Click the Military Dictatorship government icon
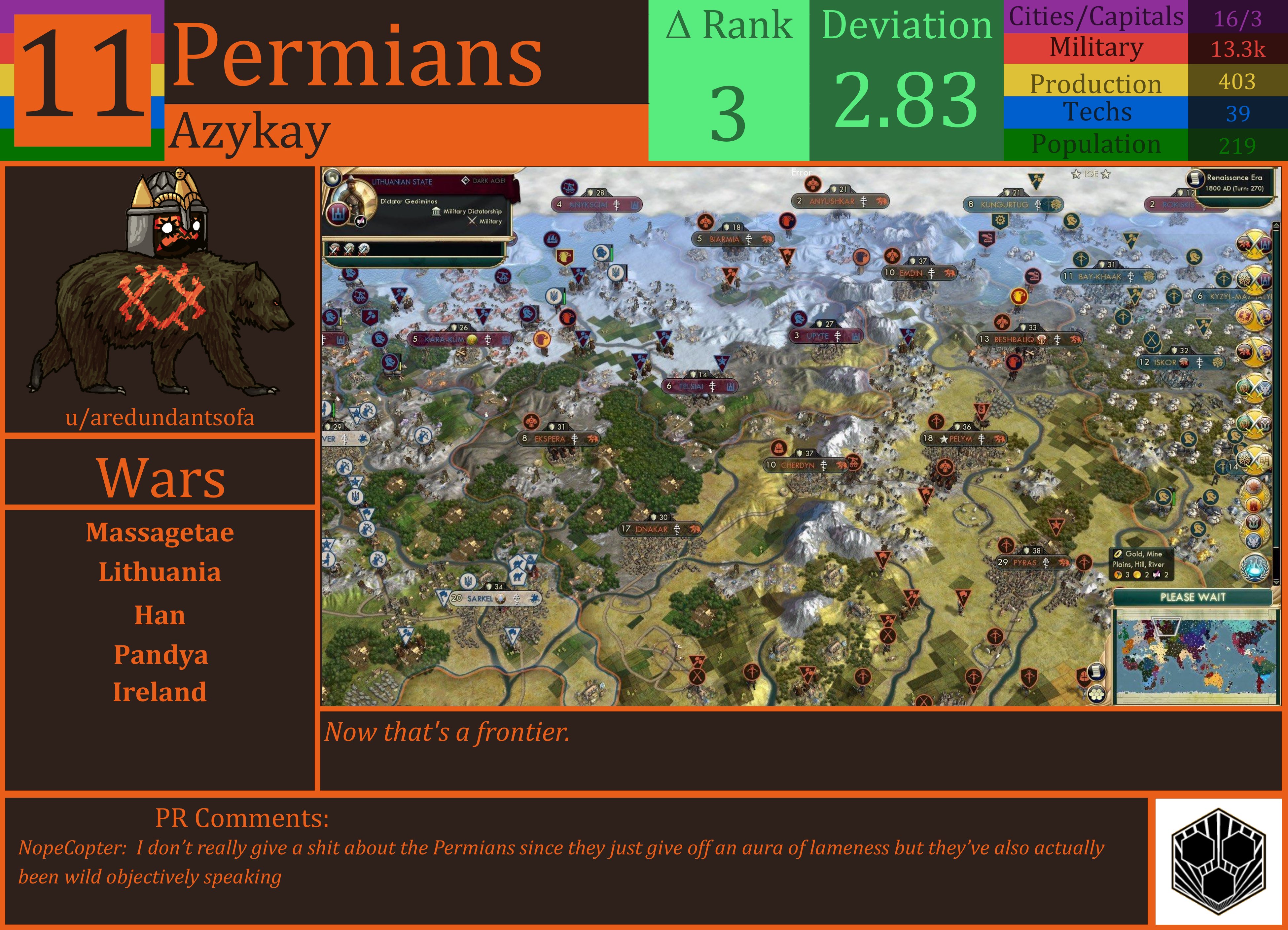 (436, 211)
